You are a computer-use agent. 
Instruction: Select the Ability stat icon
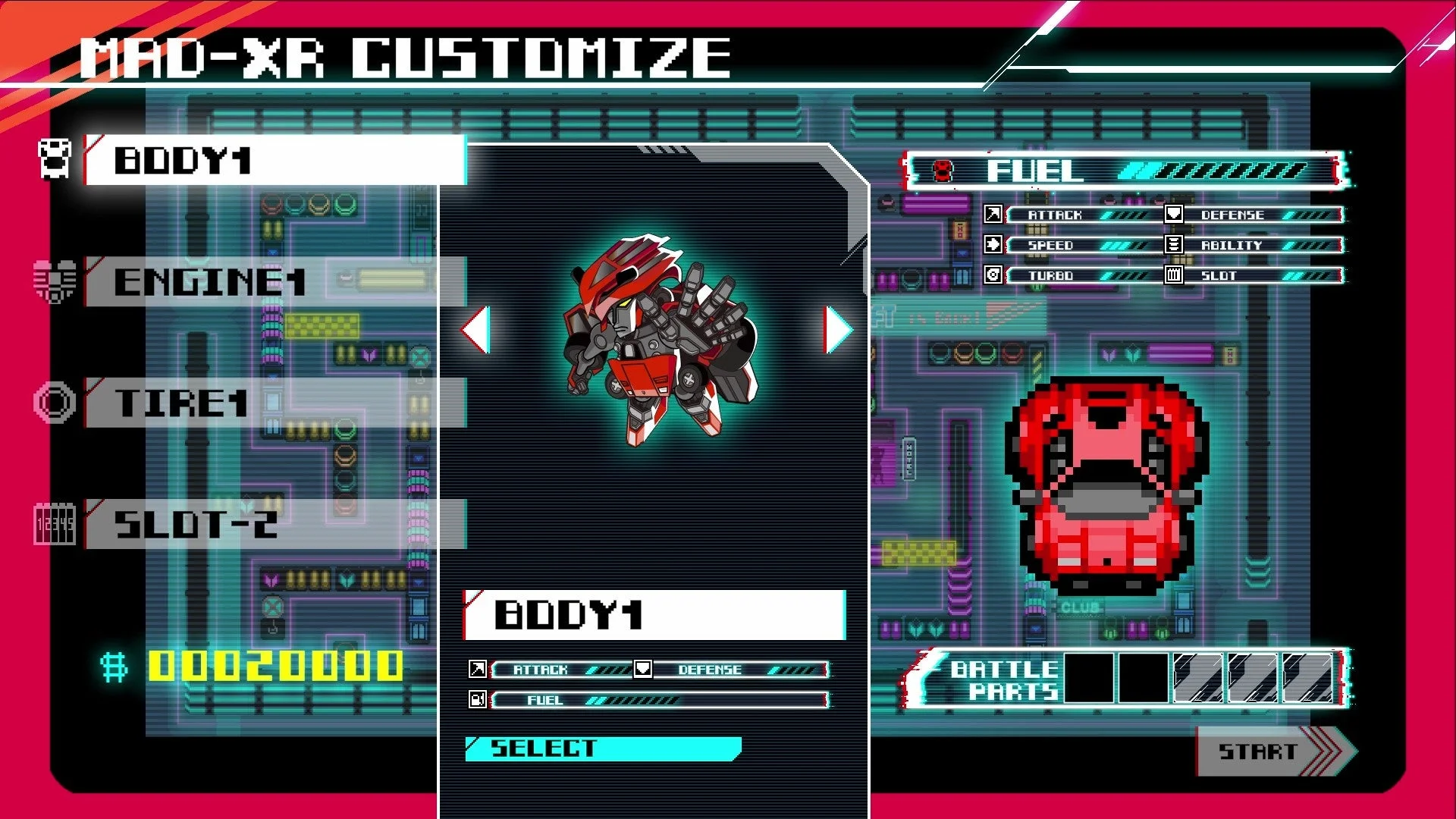tap(1172, 245)
